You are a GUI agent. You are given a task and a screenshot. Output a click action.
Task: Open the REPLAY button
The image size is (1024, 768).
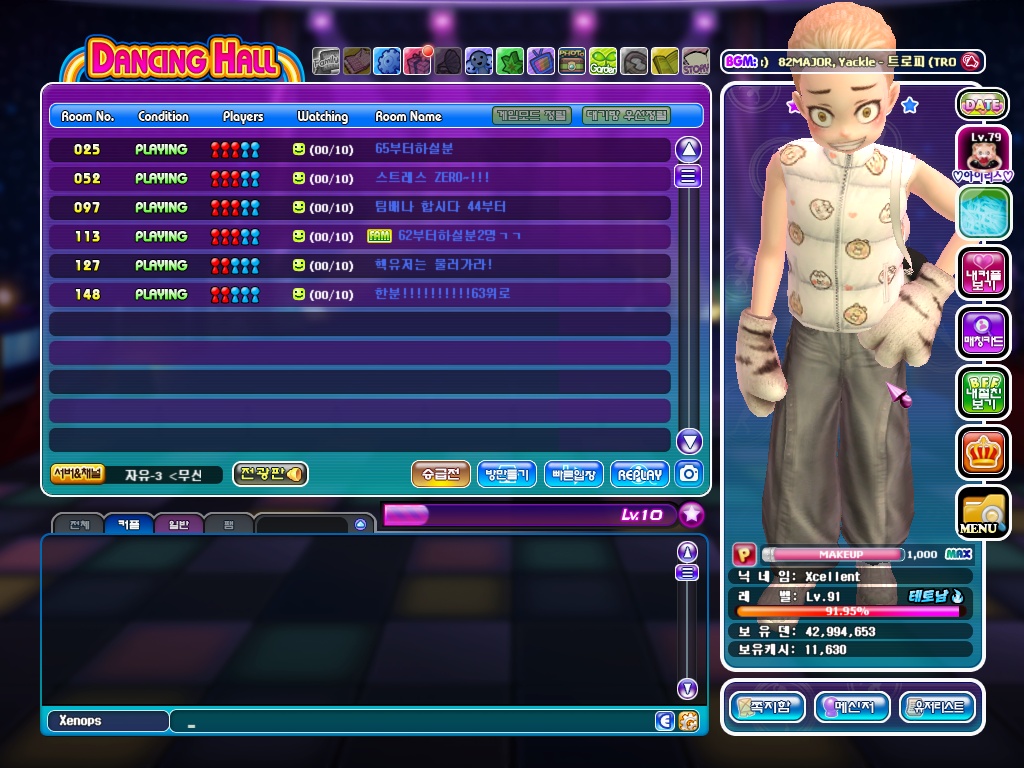point(639,474)
